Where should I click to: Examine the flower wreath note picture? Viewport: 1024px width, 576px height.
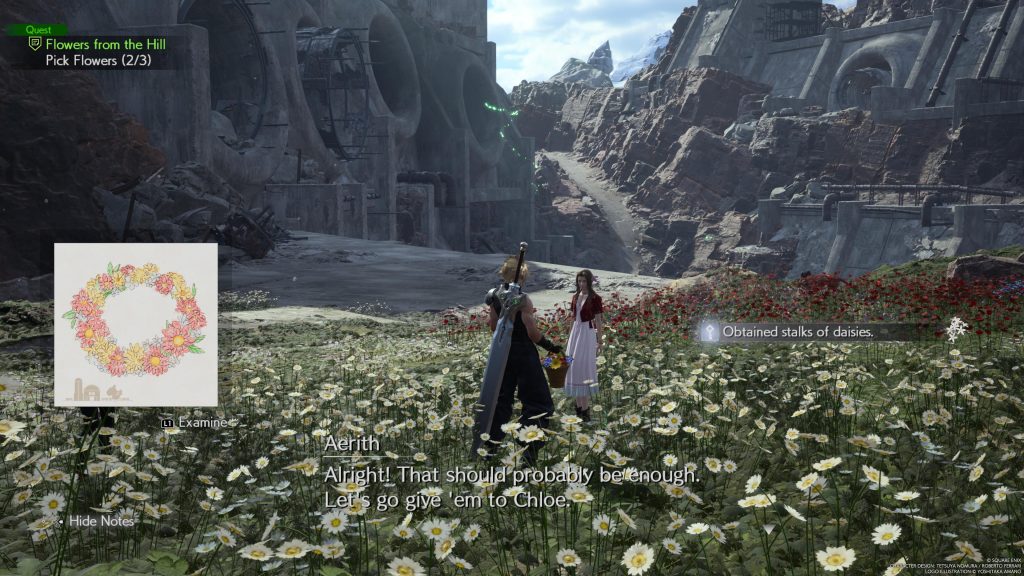pyautogui.click(x=136, y=324)
